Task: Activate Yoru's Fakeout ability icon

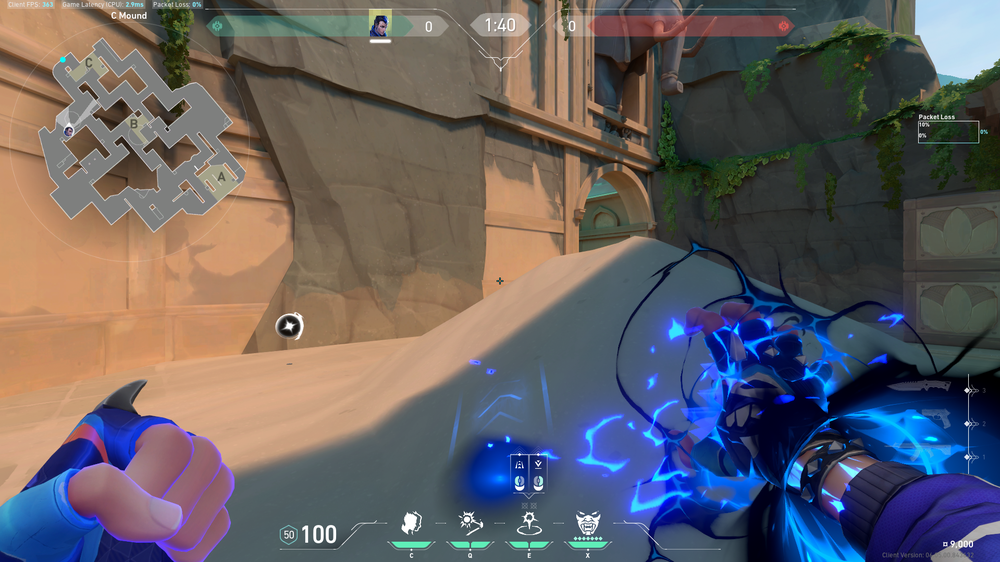Action: coord(410,522)
